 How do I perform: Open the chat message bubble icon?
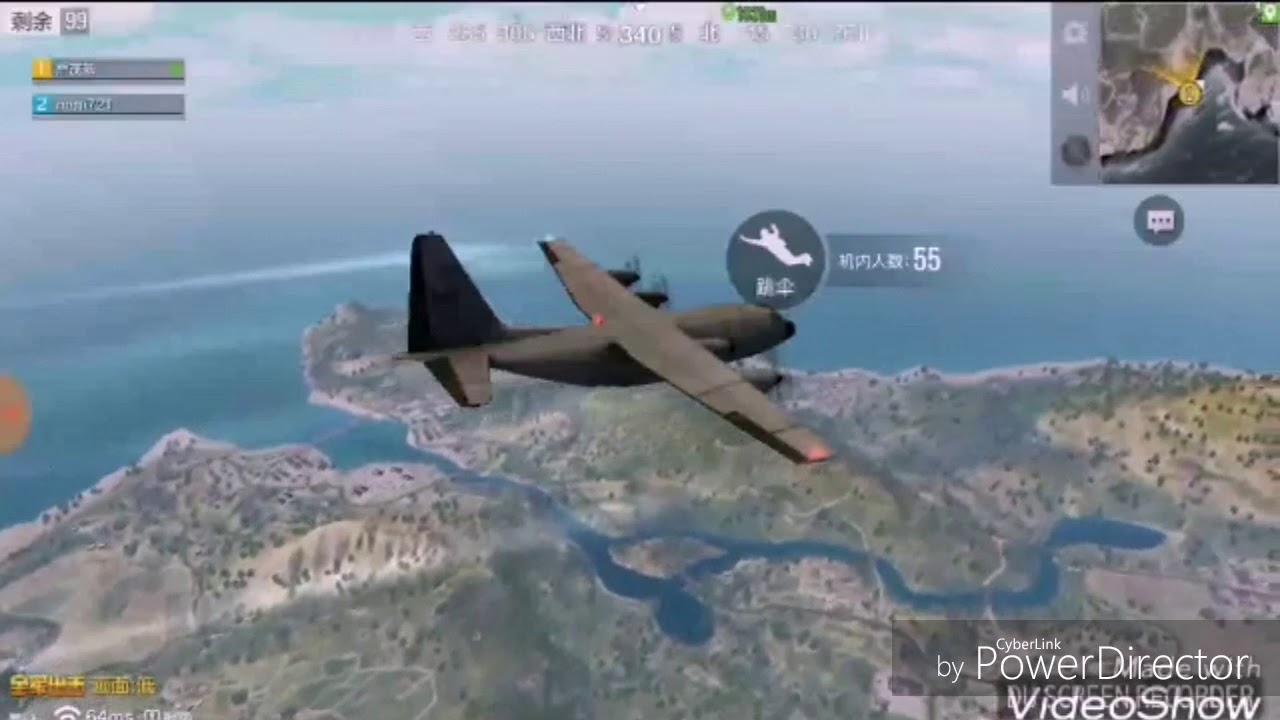pos(1159,220)
